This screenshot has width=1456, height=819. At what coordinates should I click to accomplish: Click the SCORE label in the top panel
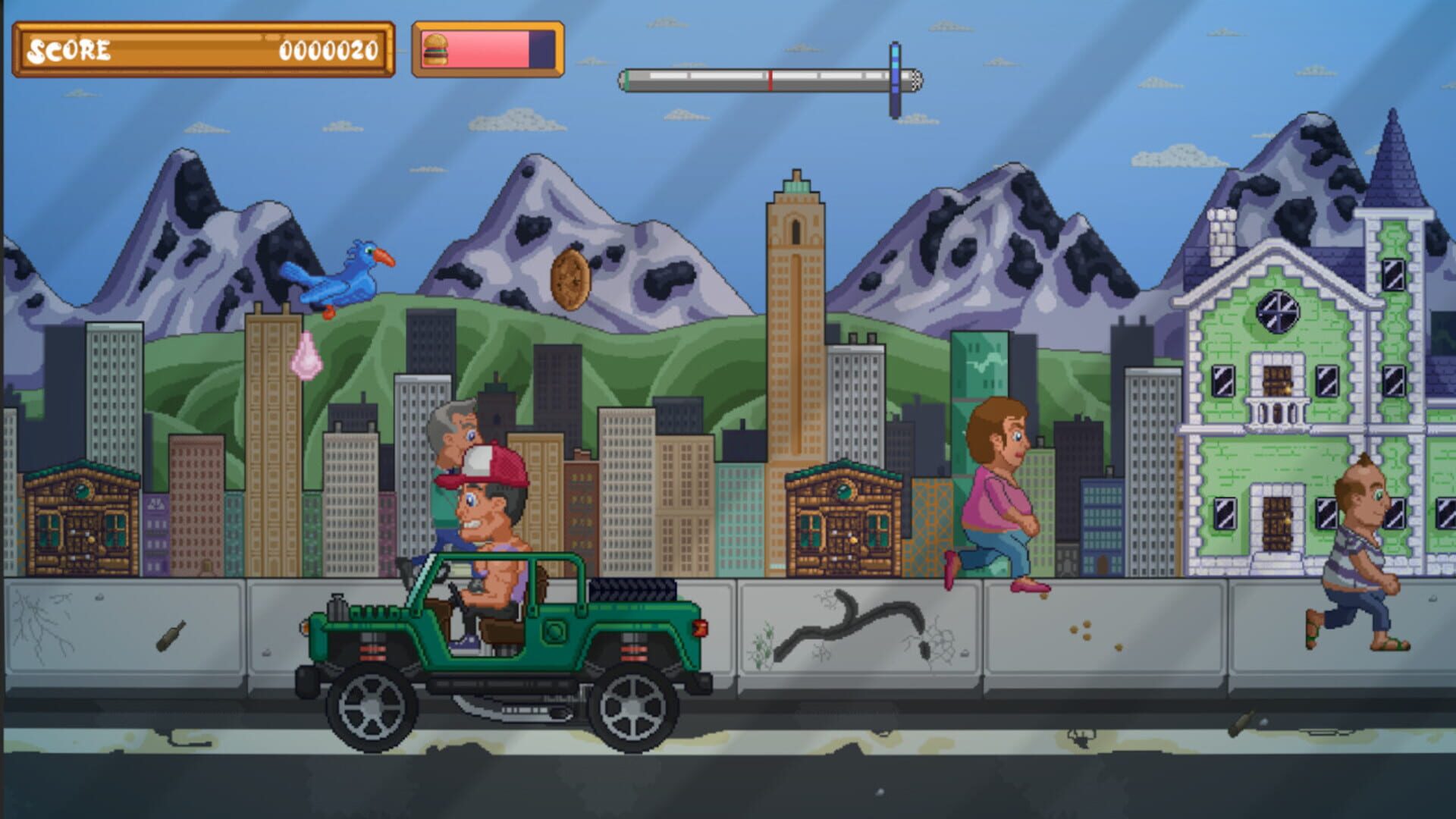67,49
